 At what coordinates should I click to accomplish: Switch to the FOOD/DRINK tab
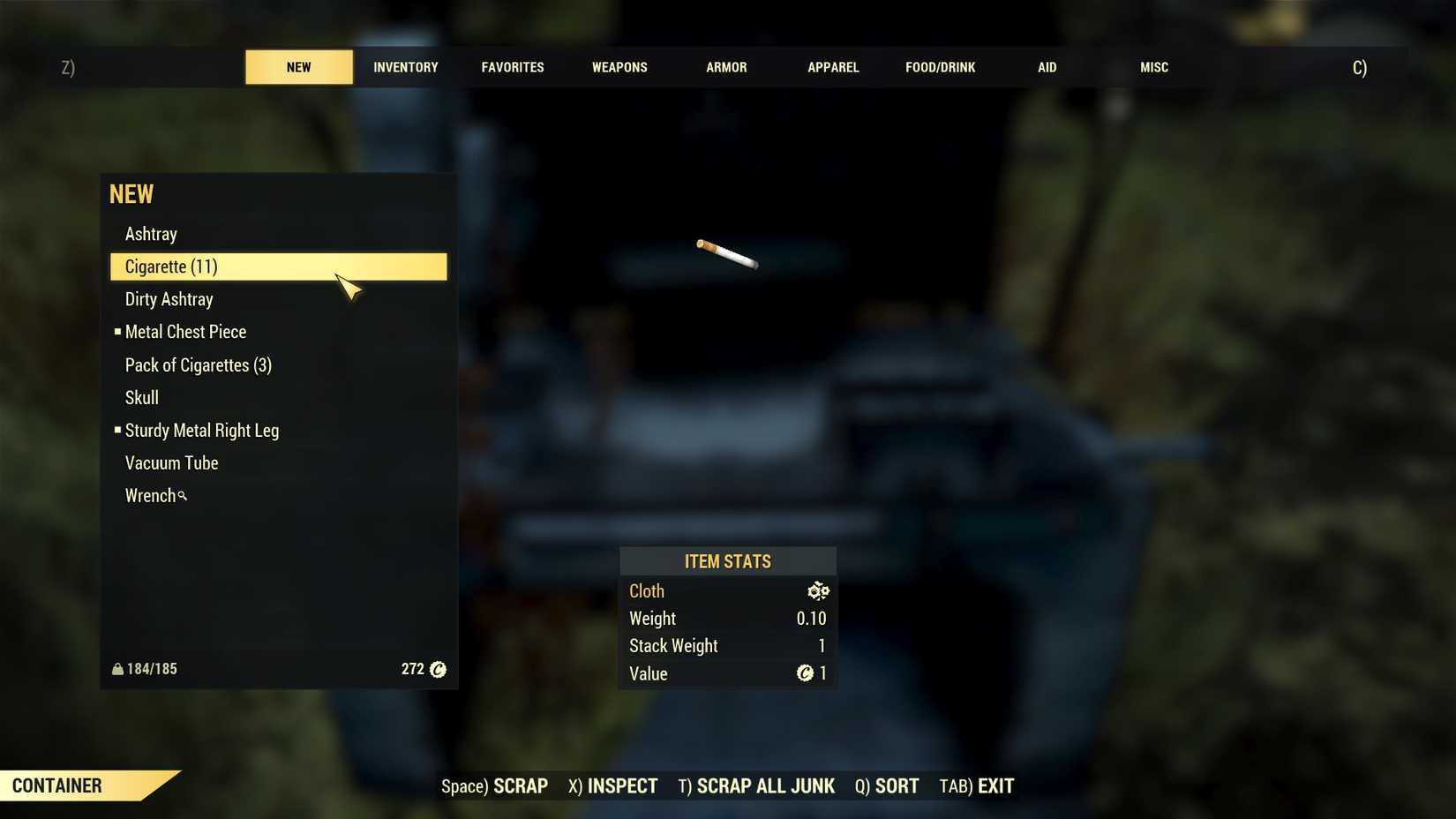[x=940, y=67]
